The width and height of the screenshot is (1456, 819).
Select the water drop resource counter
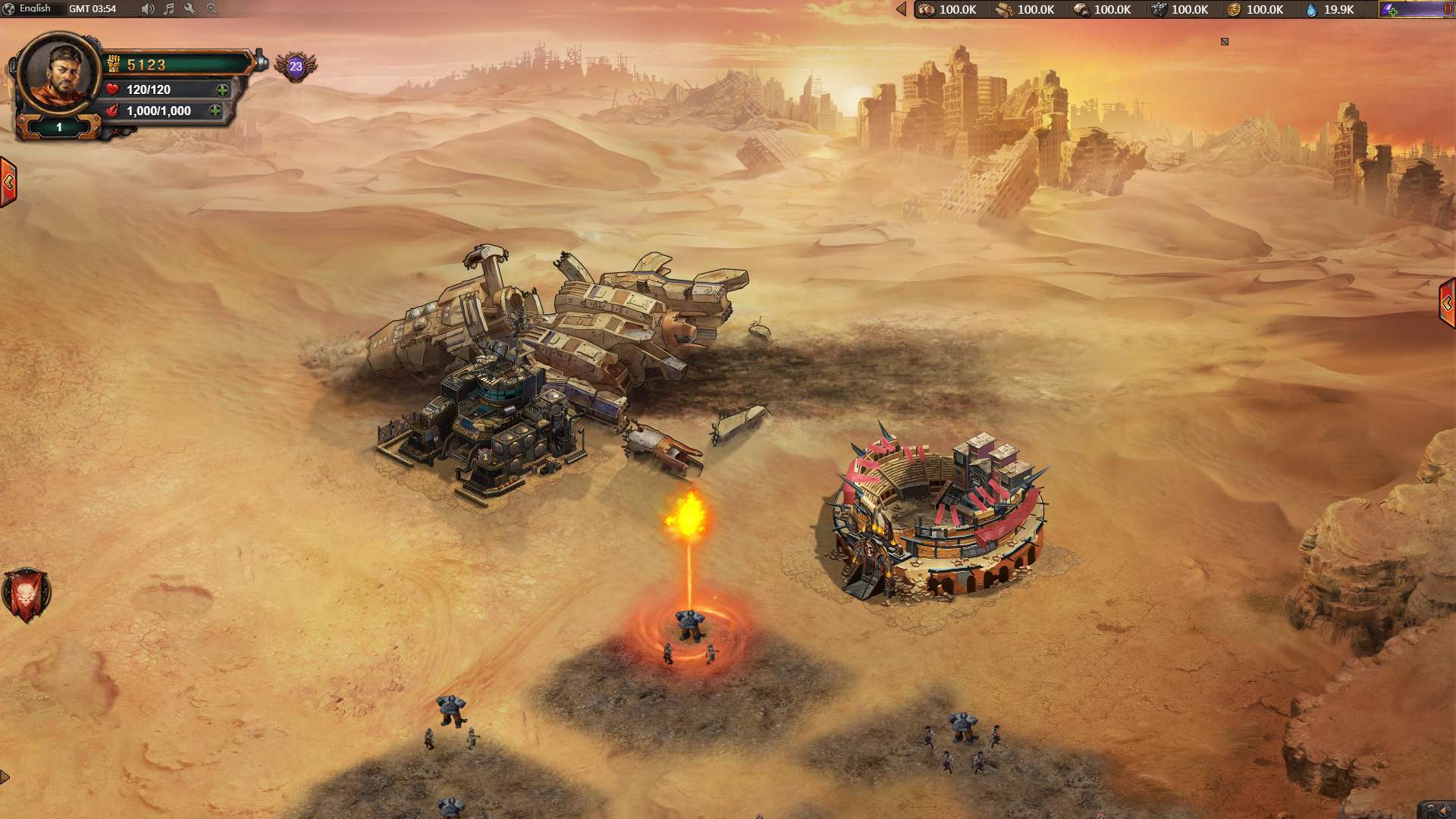point(1329,10)
